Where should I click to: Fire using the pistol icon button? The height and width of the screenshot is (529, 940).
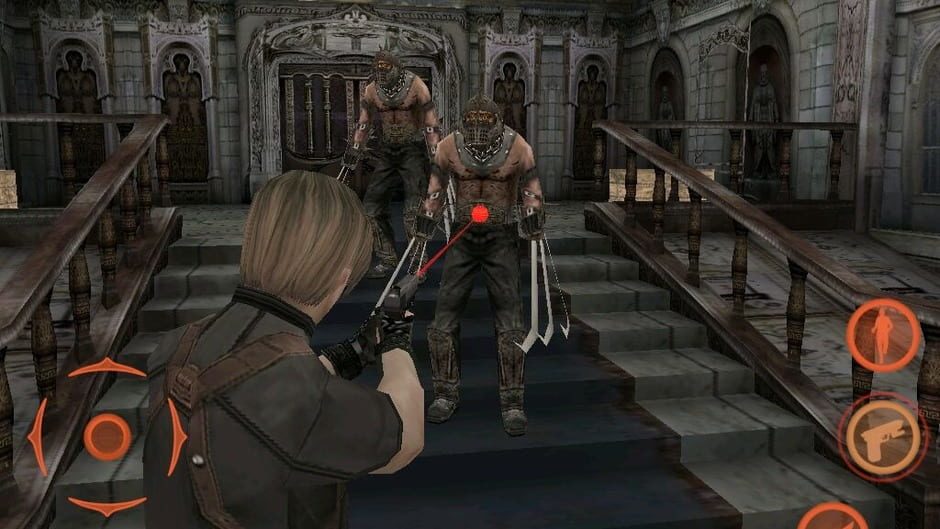[x=882, y=436]
